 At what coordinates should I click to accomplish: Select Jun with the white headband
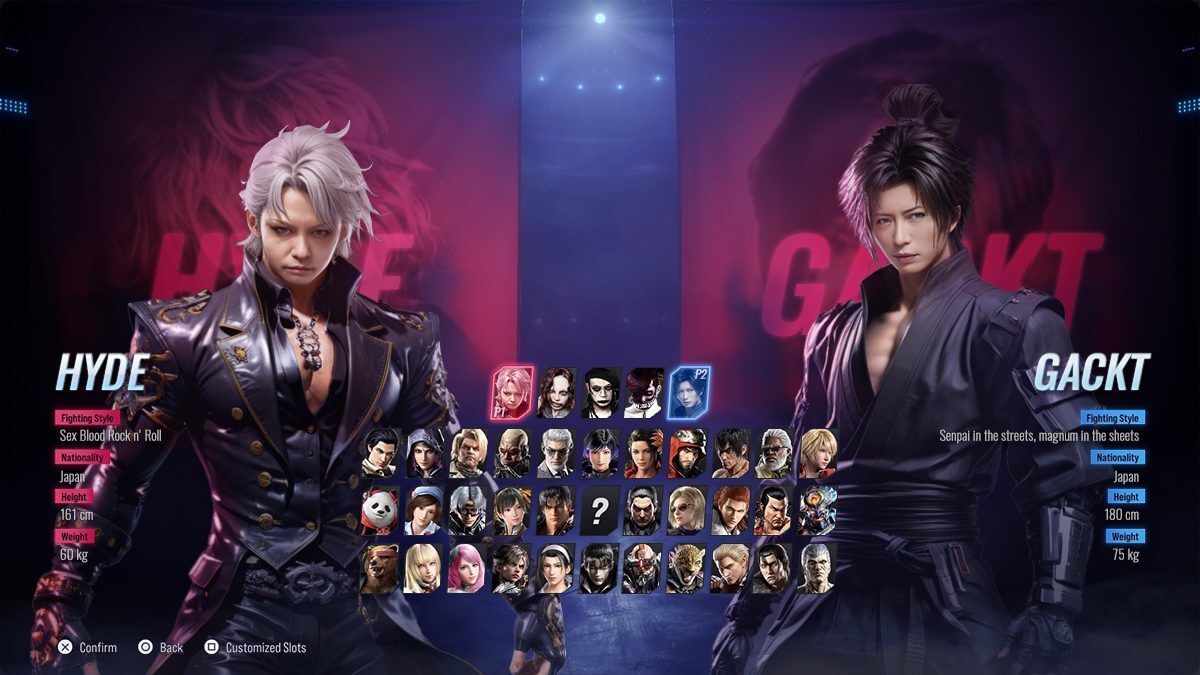coord(555,568)
